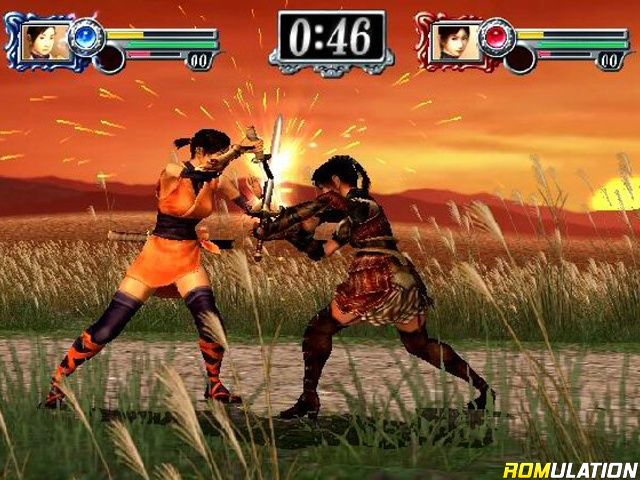This screenshot has width=640, height=480.
Task: Click the blue-framed left fighter portrait
Action: 47,41
